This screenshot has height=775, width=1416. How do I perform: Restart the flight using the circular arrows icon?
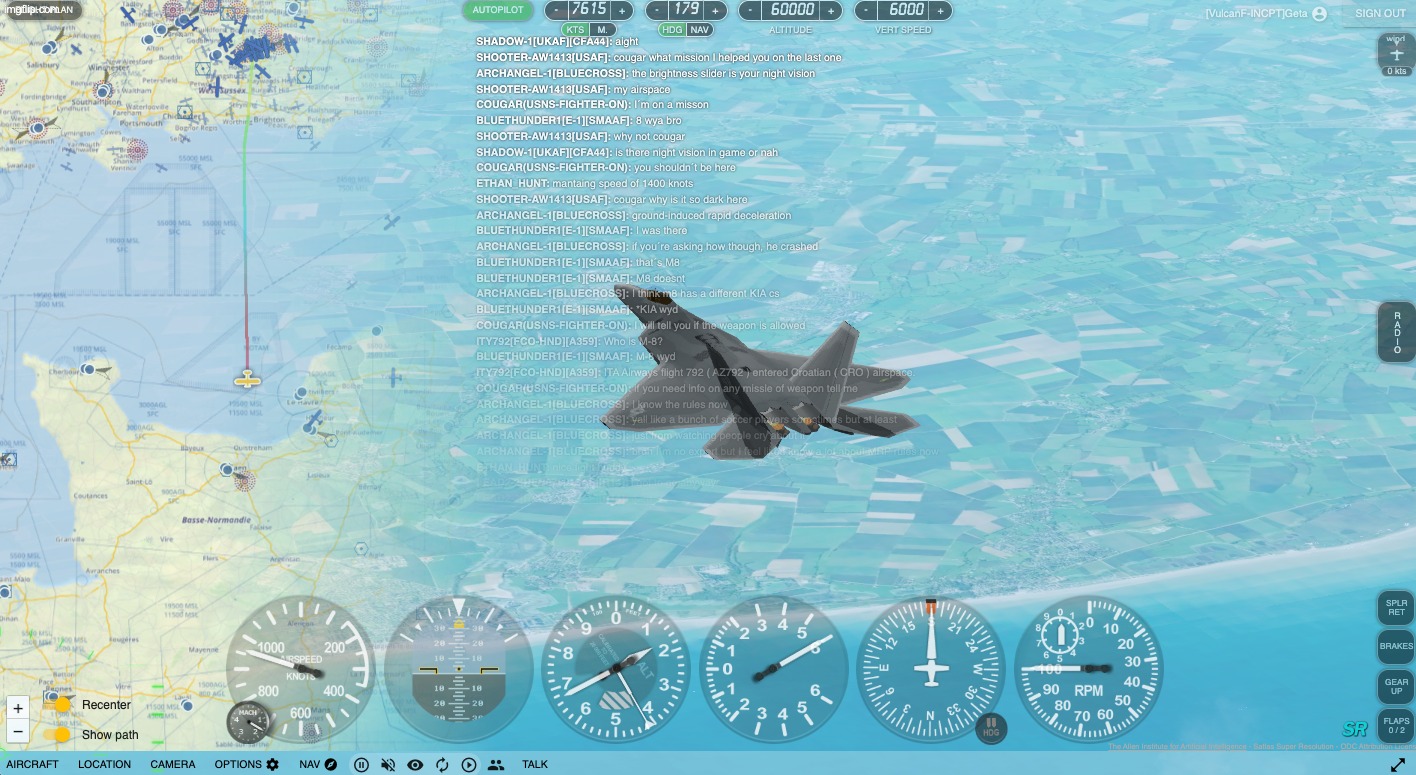coord(442,764)
